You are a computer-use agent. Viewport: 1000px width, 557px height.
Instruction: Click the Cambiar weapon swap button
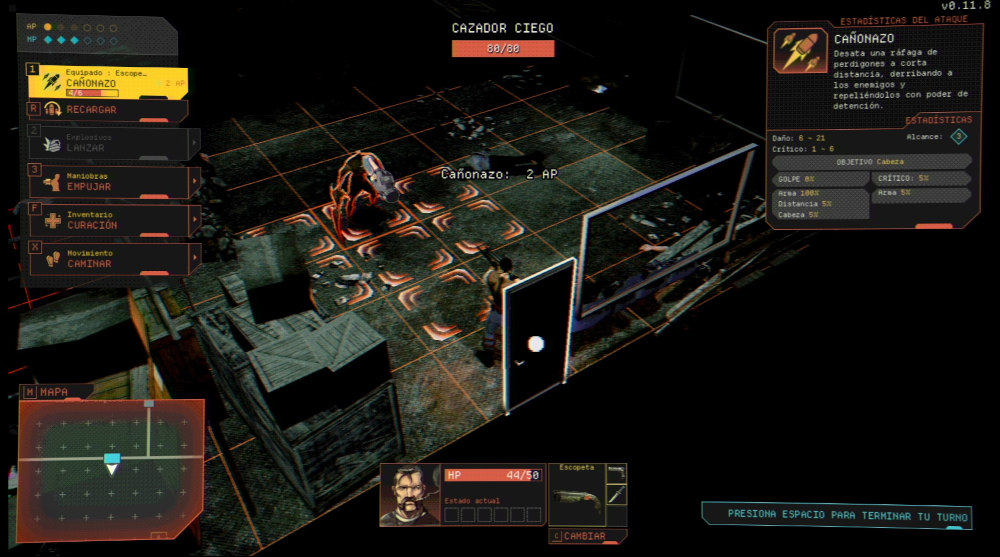tap(589, 536)
